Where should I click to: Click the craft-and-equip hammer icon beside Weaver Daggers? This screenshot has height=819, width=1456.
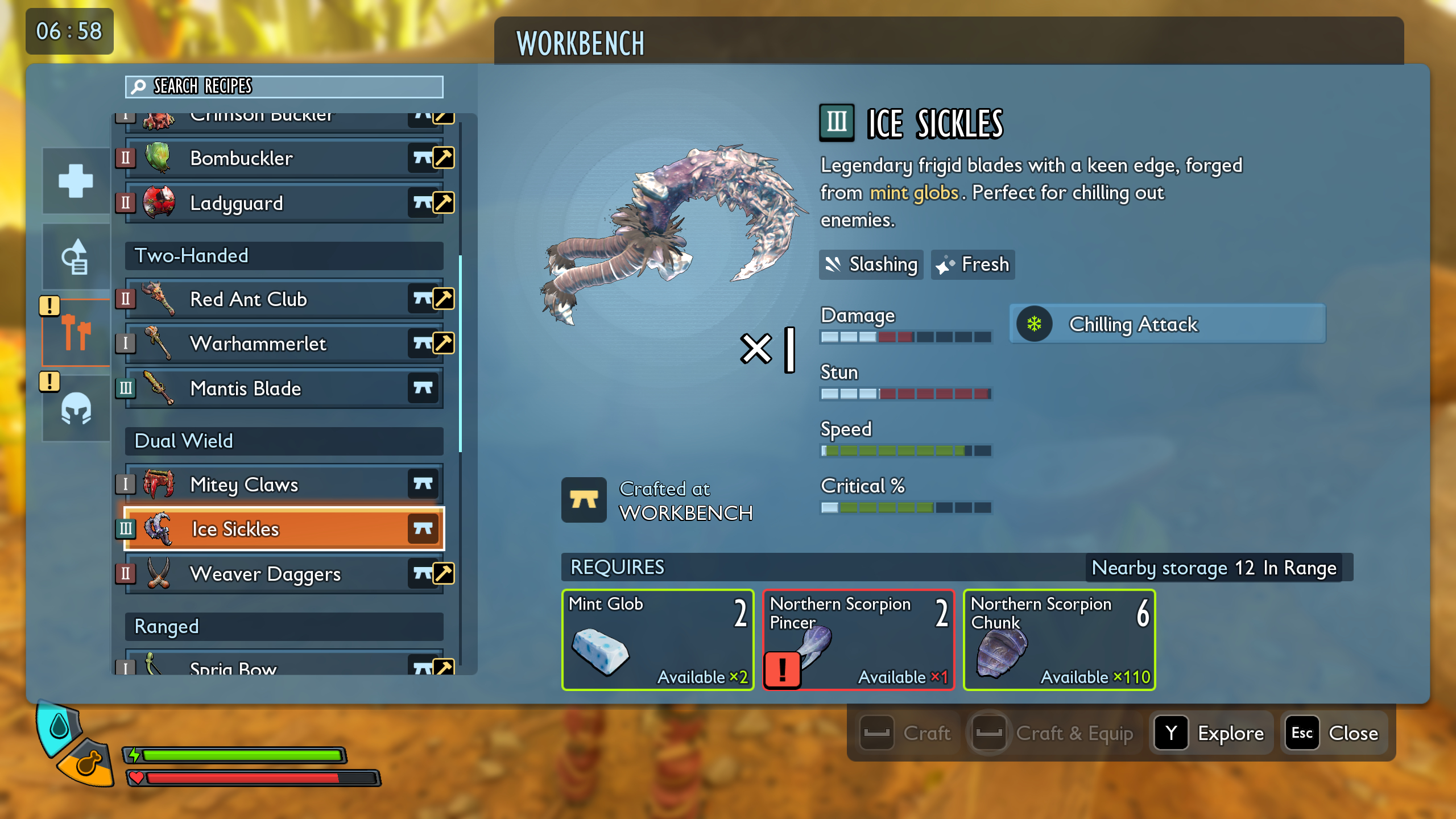pos(443,573)
